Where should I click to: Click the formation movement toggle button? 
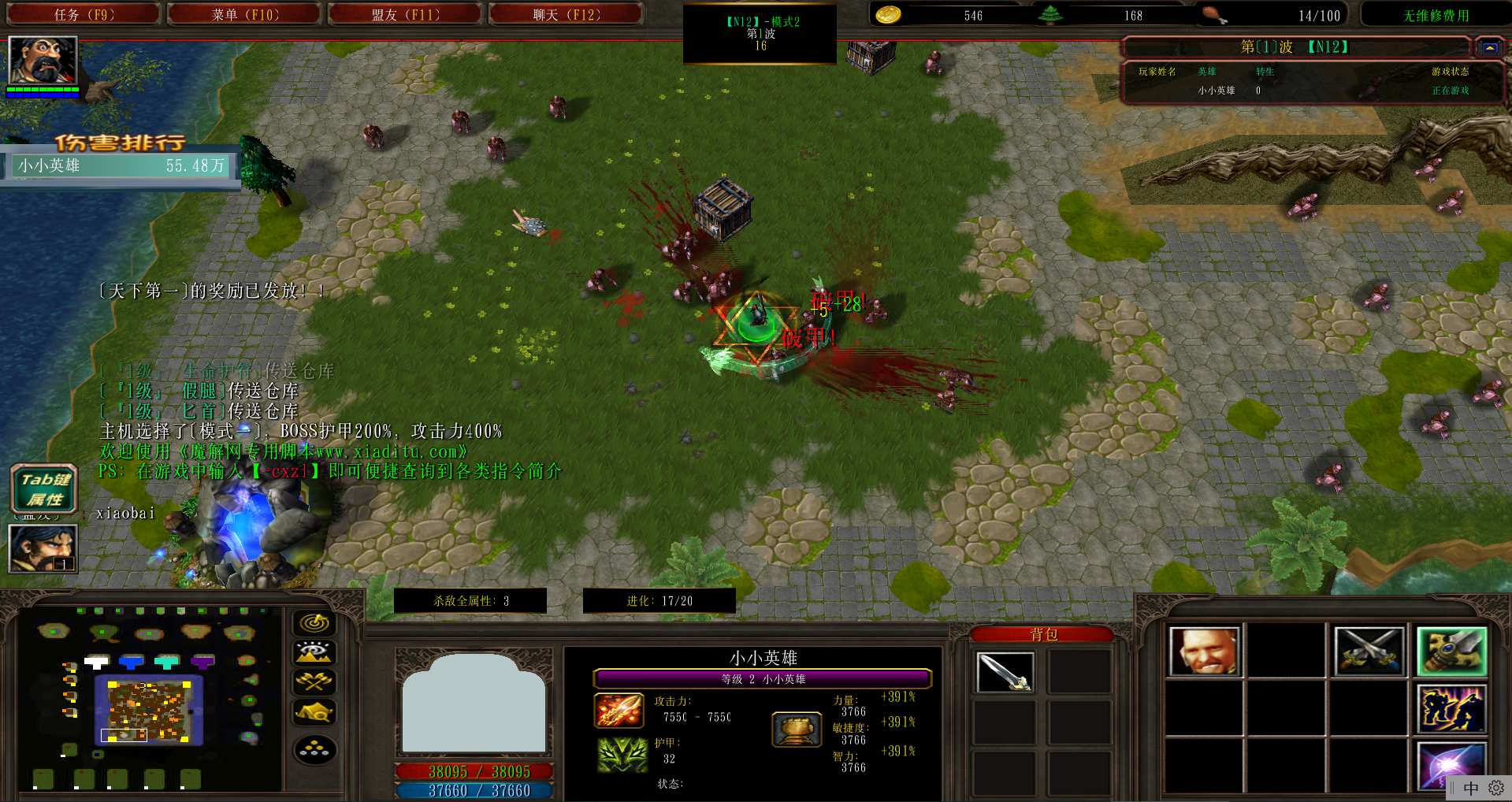(x=314, y=750)
